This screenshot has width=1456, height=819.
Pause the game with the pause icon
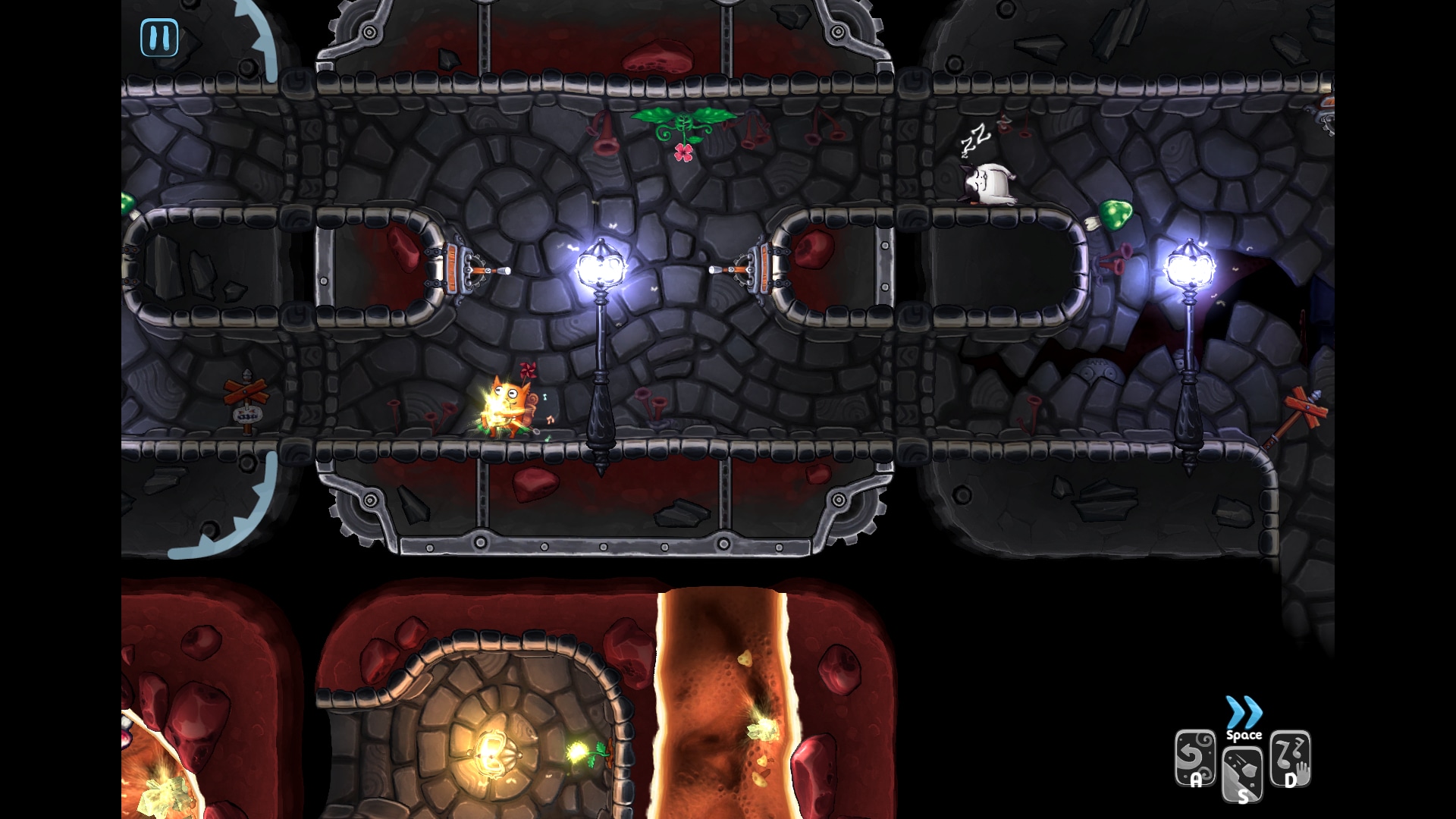pyautogui.click(x=160, y=38)
